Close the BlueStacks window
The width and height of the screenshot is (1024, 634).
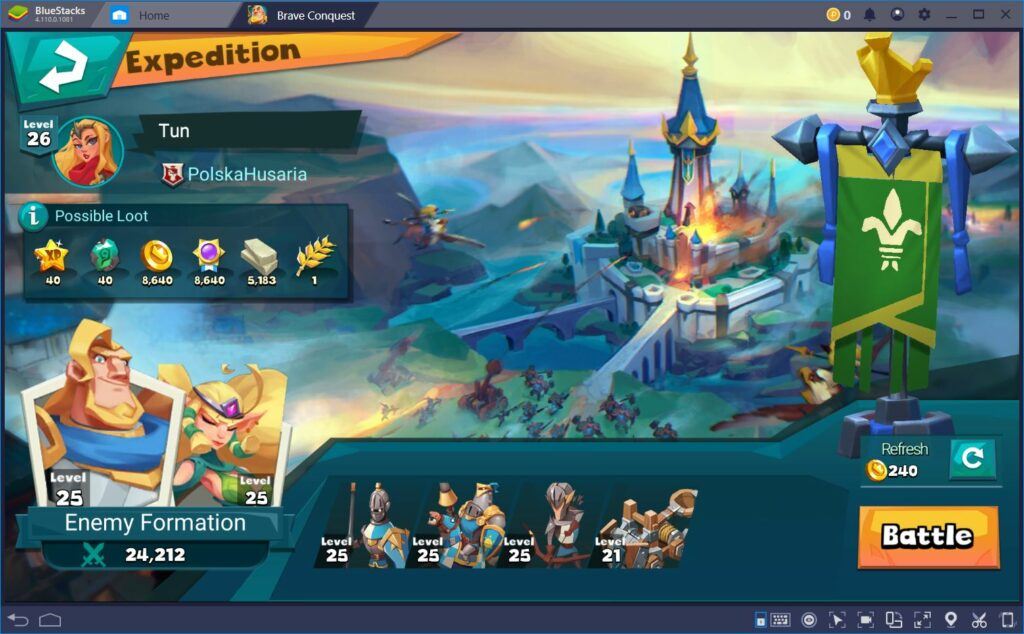pos(1005,15)
